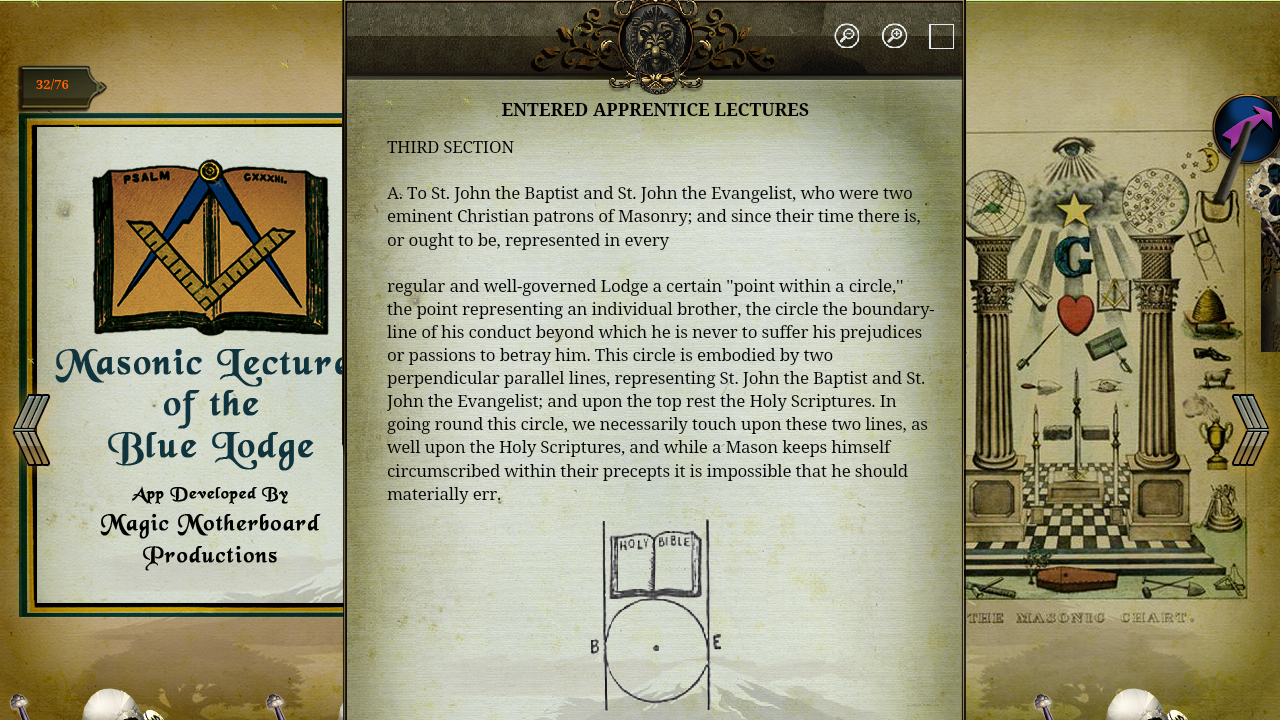
Task: Select the THIRD SECTION label
Action: point(450,147)
